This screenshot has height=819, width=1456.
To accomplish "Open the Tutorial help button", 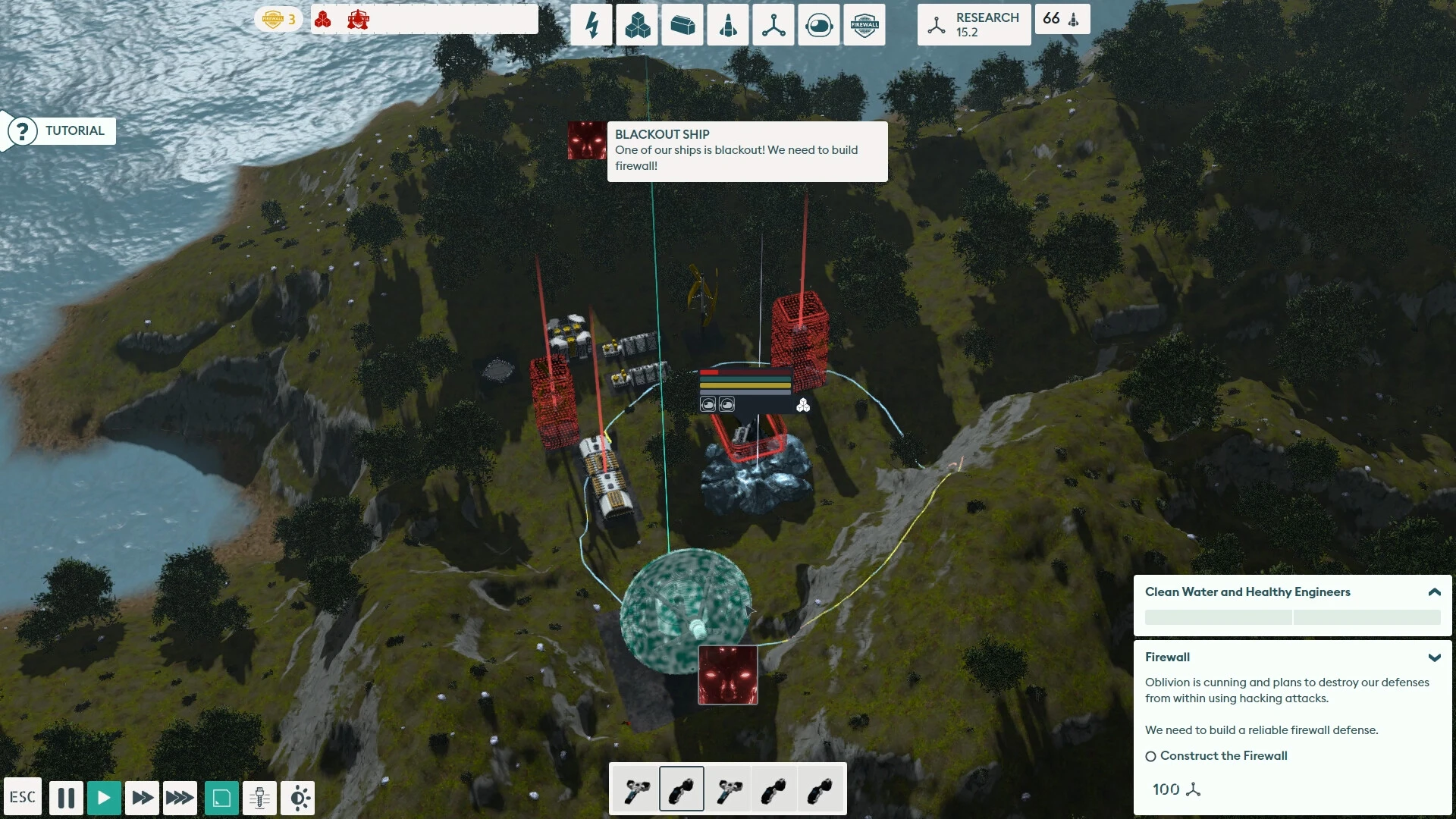I will (x=60, y=131).
